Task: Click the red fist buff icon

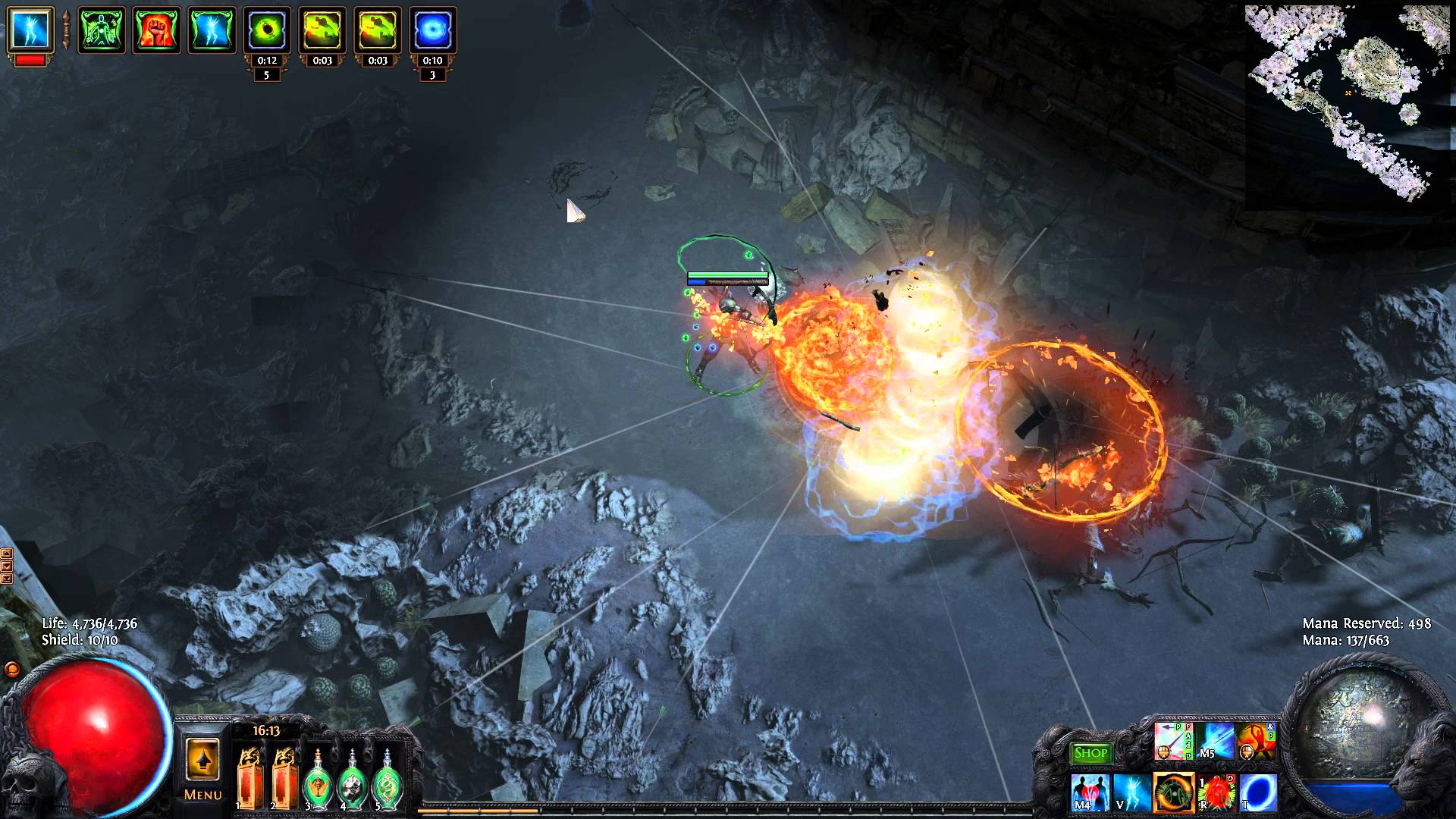Action: (156, 30)
